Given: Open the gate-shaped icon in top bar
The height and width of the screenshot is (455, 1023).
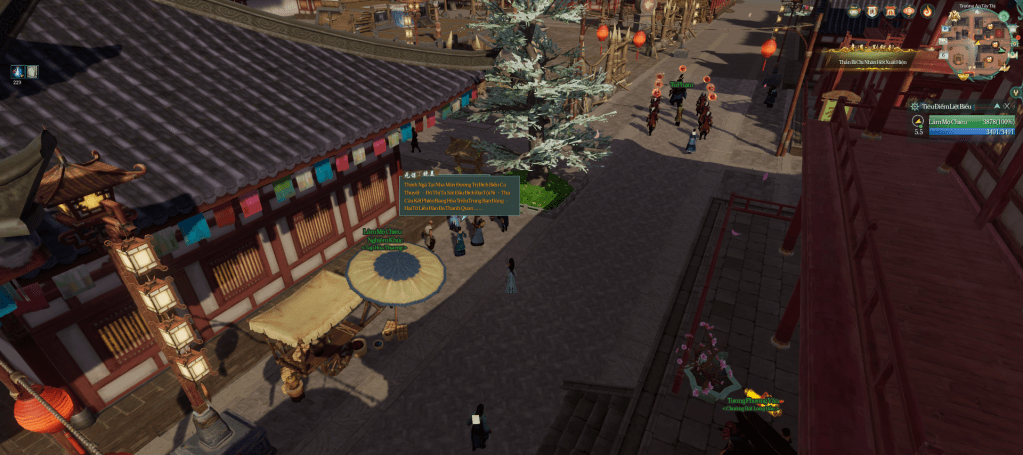Looking at the screenshot, I should point(891,11).
